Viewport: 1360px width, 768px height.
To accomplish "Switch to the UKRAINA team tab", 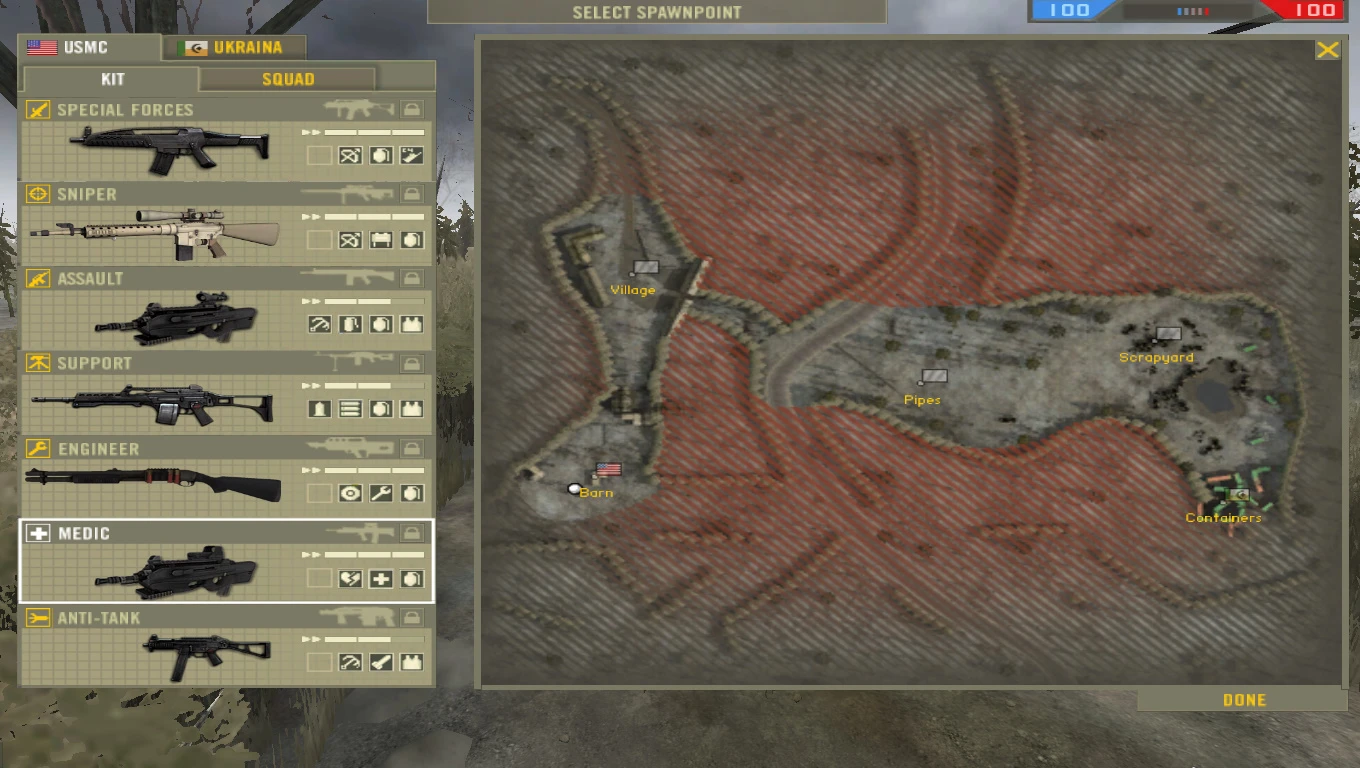I will tap(234, 47).
